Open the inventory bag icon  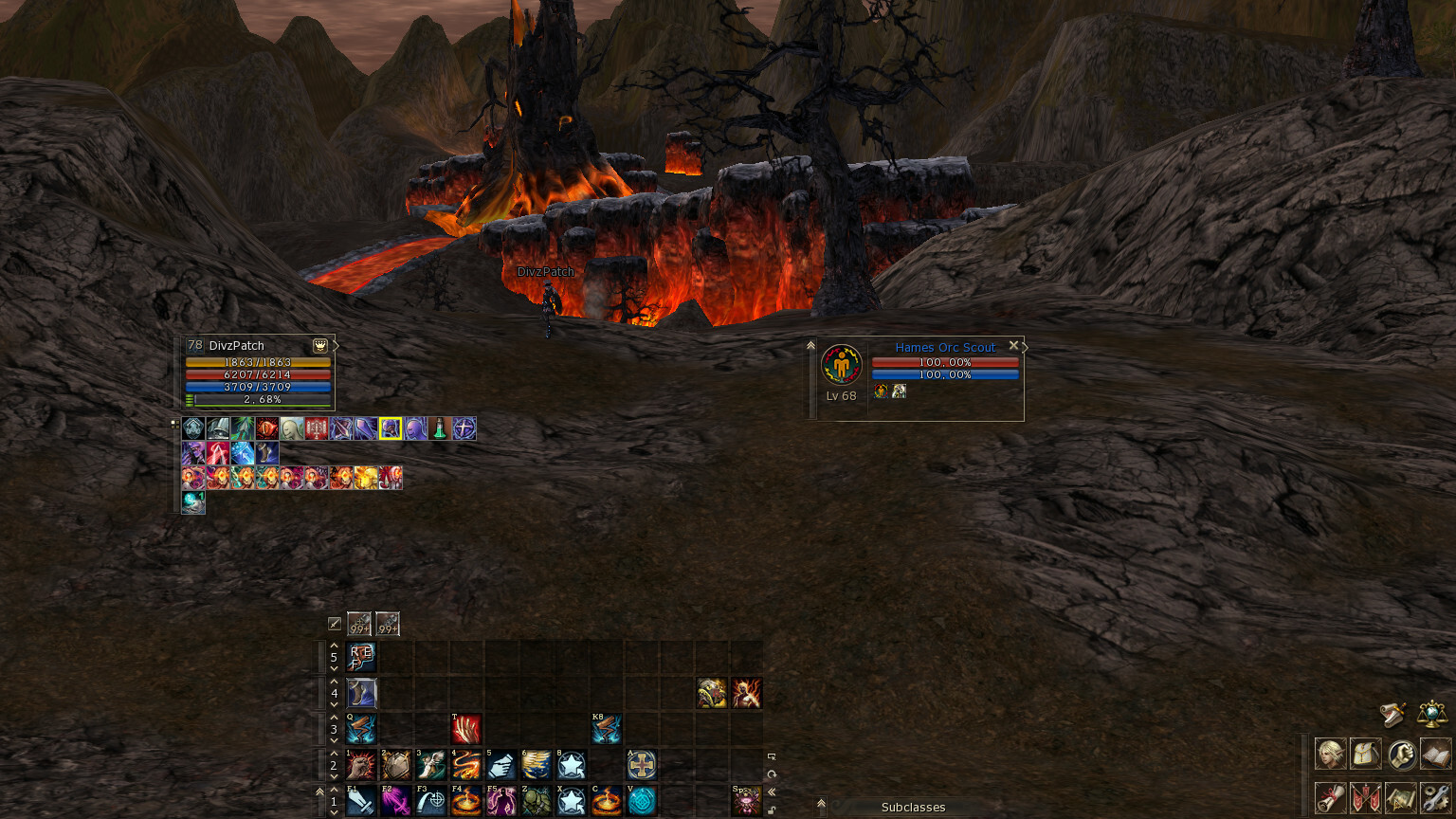[1365, 755]
